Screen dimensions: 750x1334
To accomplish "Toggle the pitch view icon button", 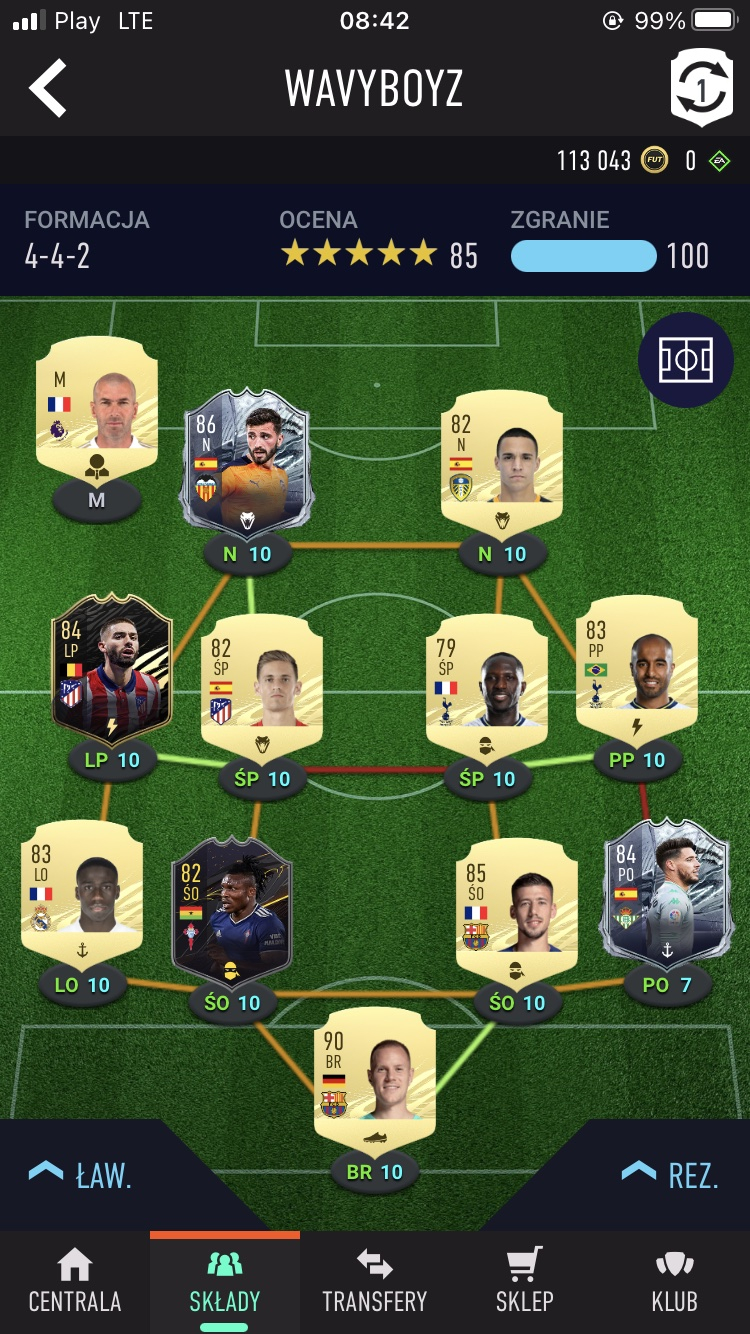I will tap(686, 360).
